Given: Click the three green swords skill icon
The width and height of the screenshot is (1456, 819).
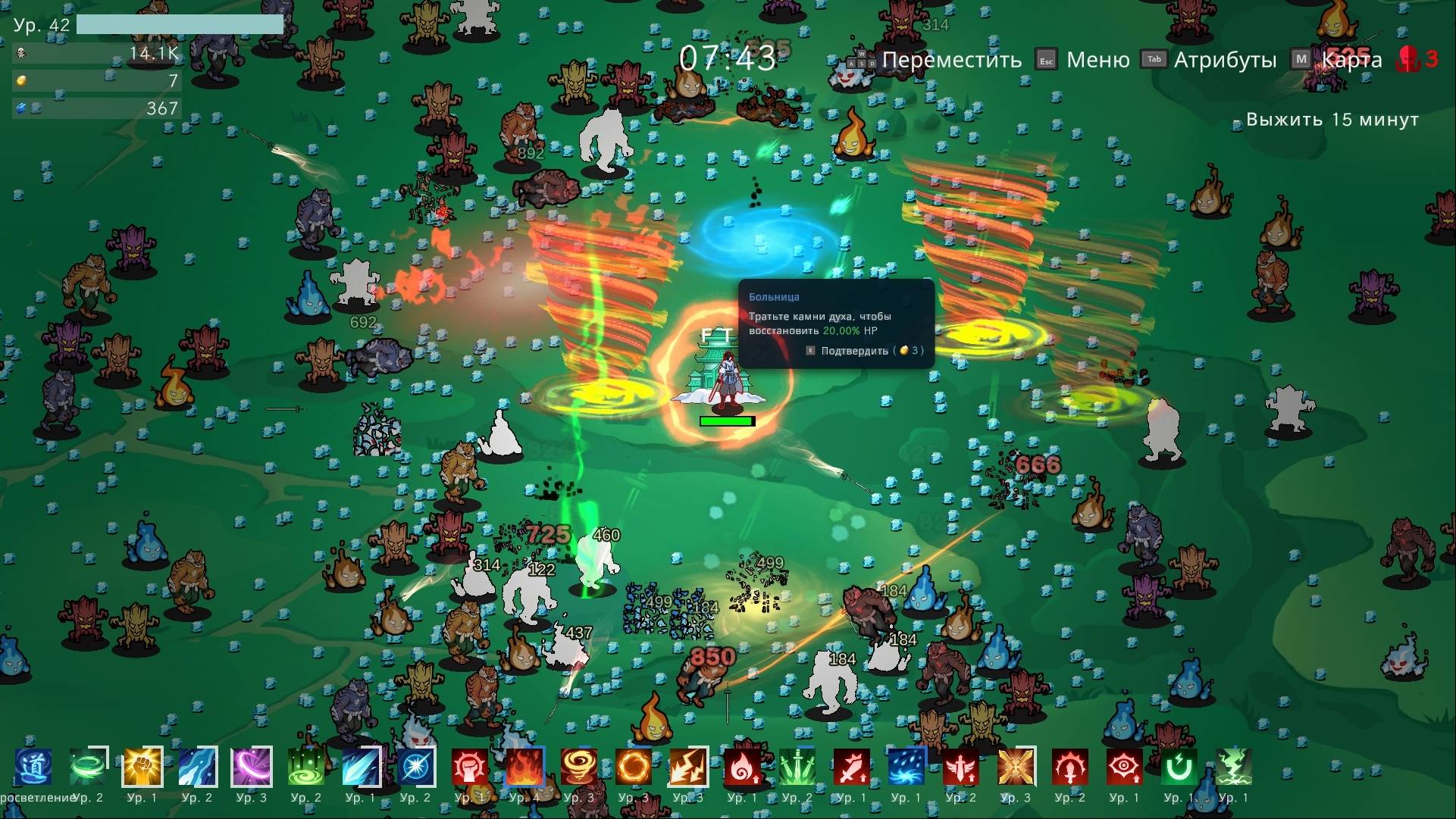Looking at the screenshot, I should click(797, 767).
